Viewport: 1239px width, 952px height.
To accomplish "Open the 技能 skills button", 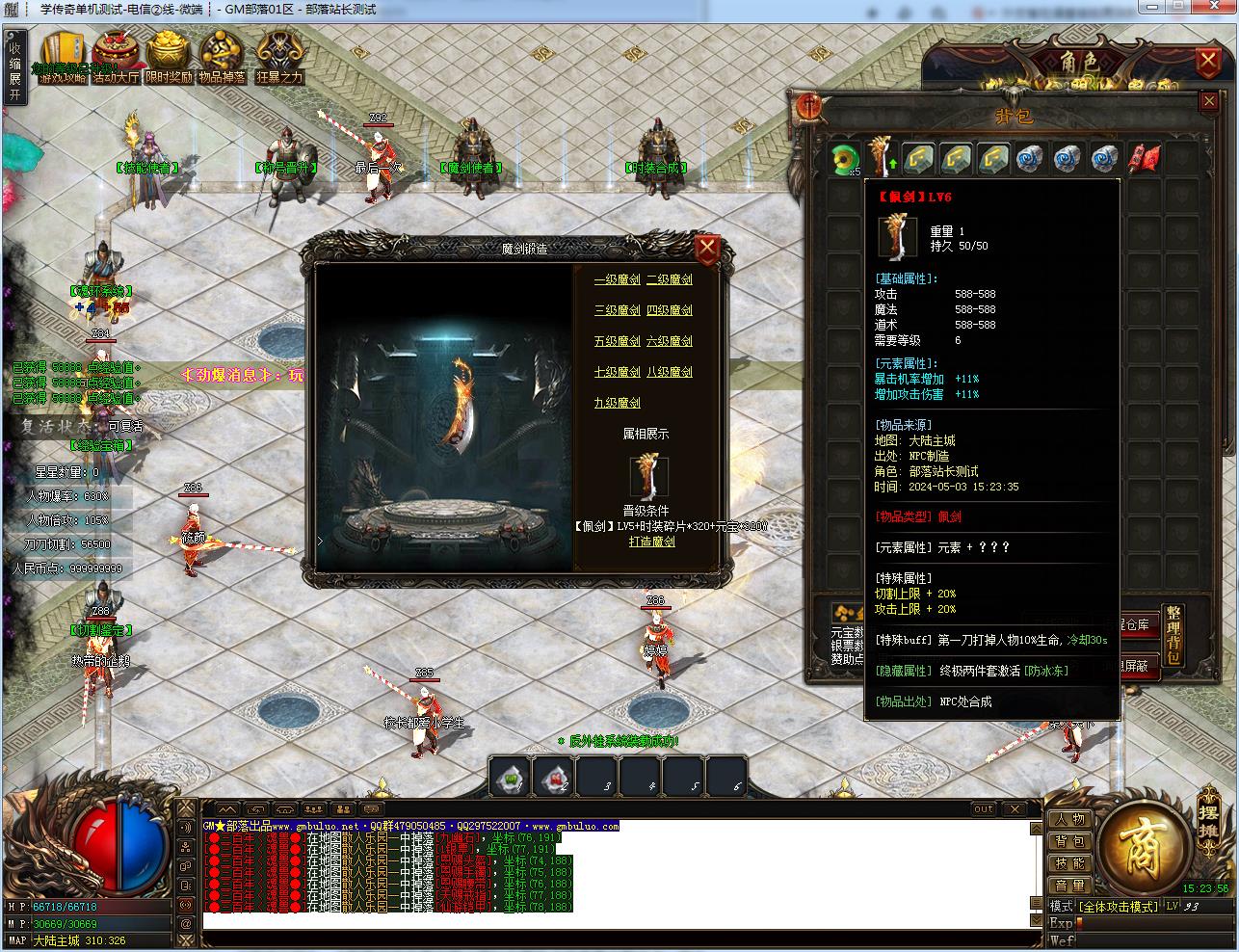I will tap(1069, 863).
